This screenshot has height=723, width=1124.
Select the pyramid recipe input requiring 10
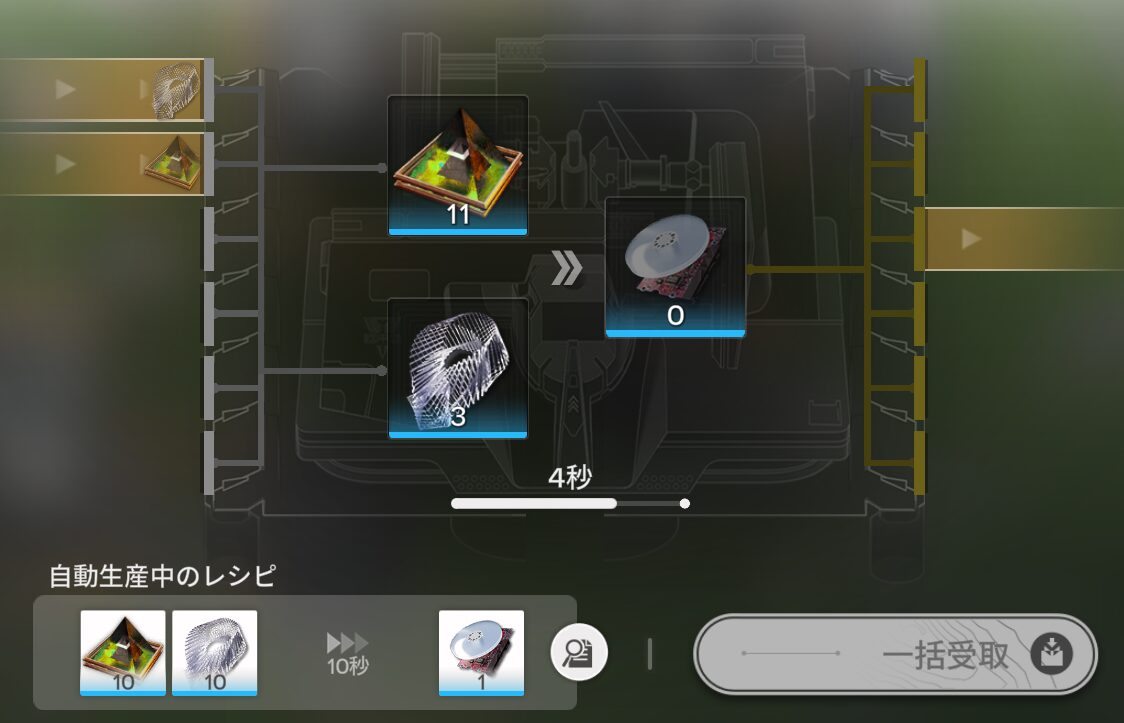(x=123, y=652)
